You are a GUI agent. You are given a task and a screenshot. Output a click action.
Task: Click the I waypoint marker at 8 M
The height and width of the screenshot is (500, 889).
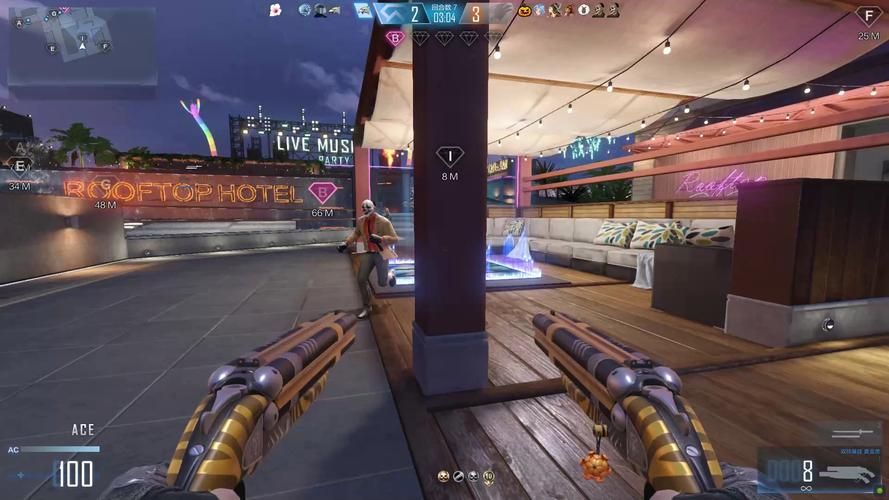450,157
